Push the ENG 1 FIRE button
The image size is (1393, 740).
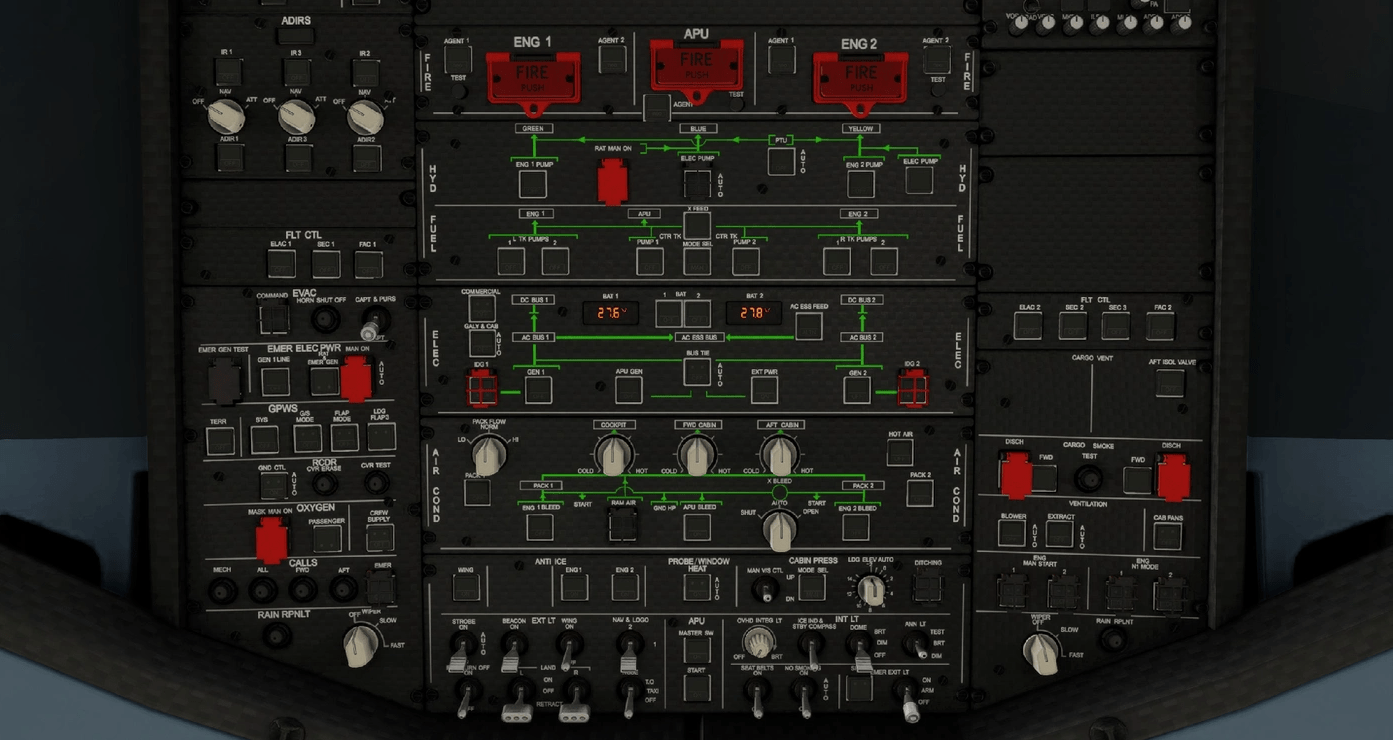coord(532,77)
